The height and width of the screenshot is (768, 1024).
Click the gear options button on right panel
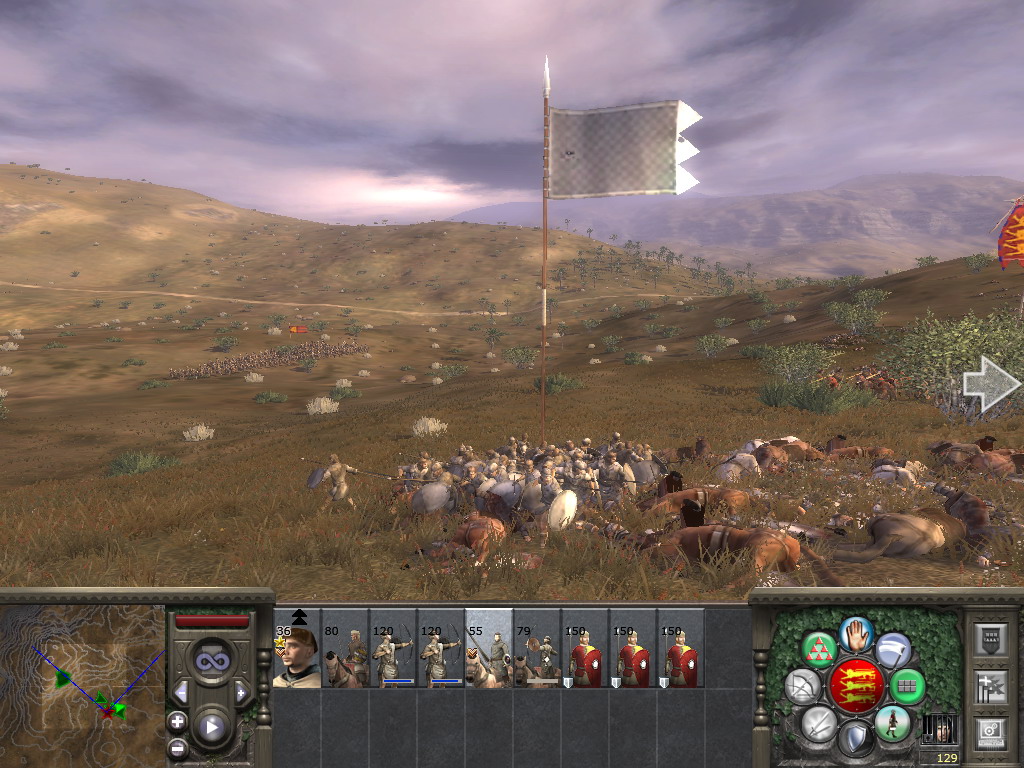click(990, 733)
